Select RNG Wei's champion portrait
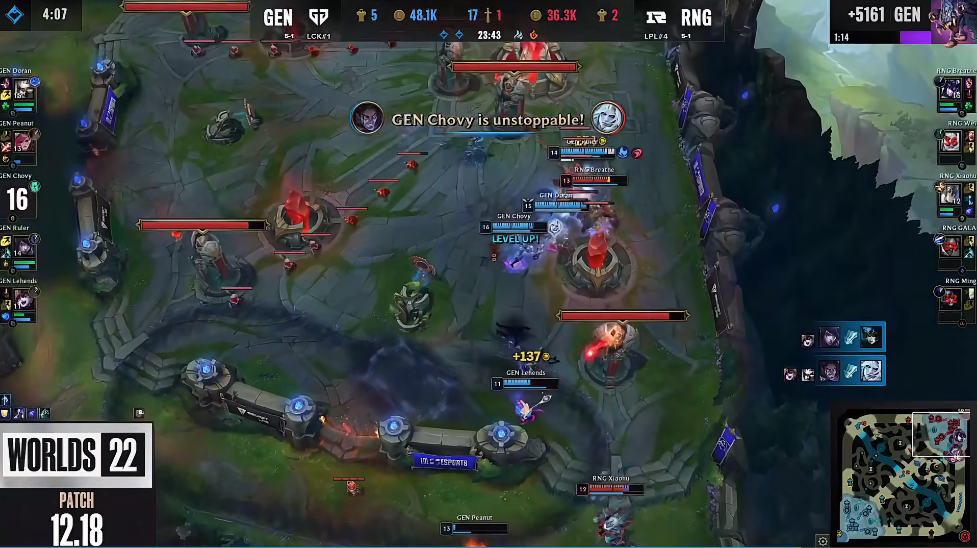 [x=951, y=143]
